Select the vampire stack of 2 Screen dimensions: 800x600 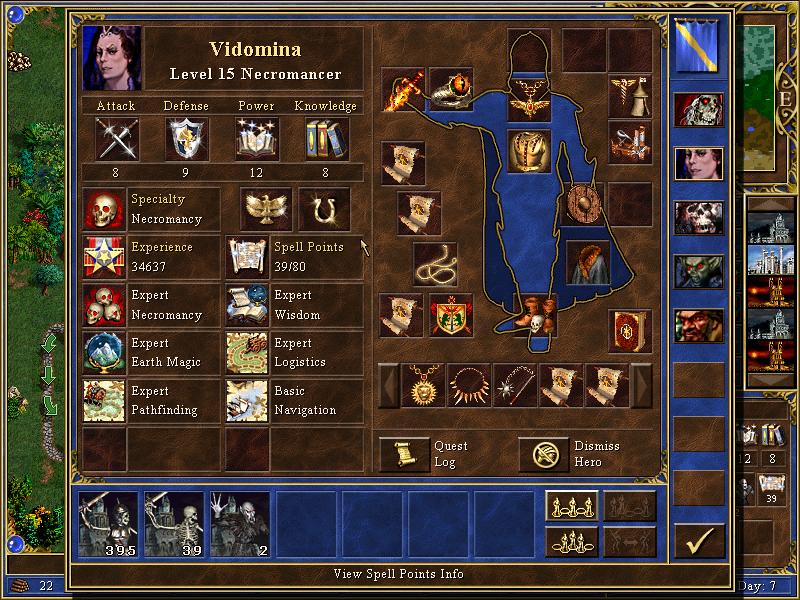(240, 524)
